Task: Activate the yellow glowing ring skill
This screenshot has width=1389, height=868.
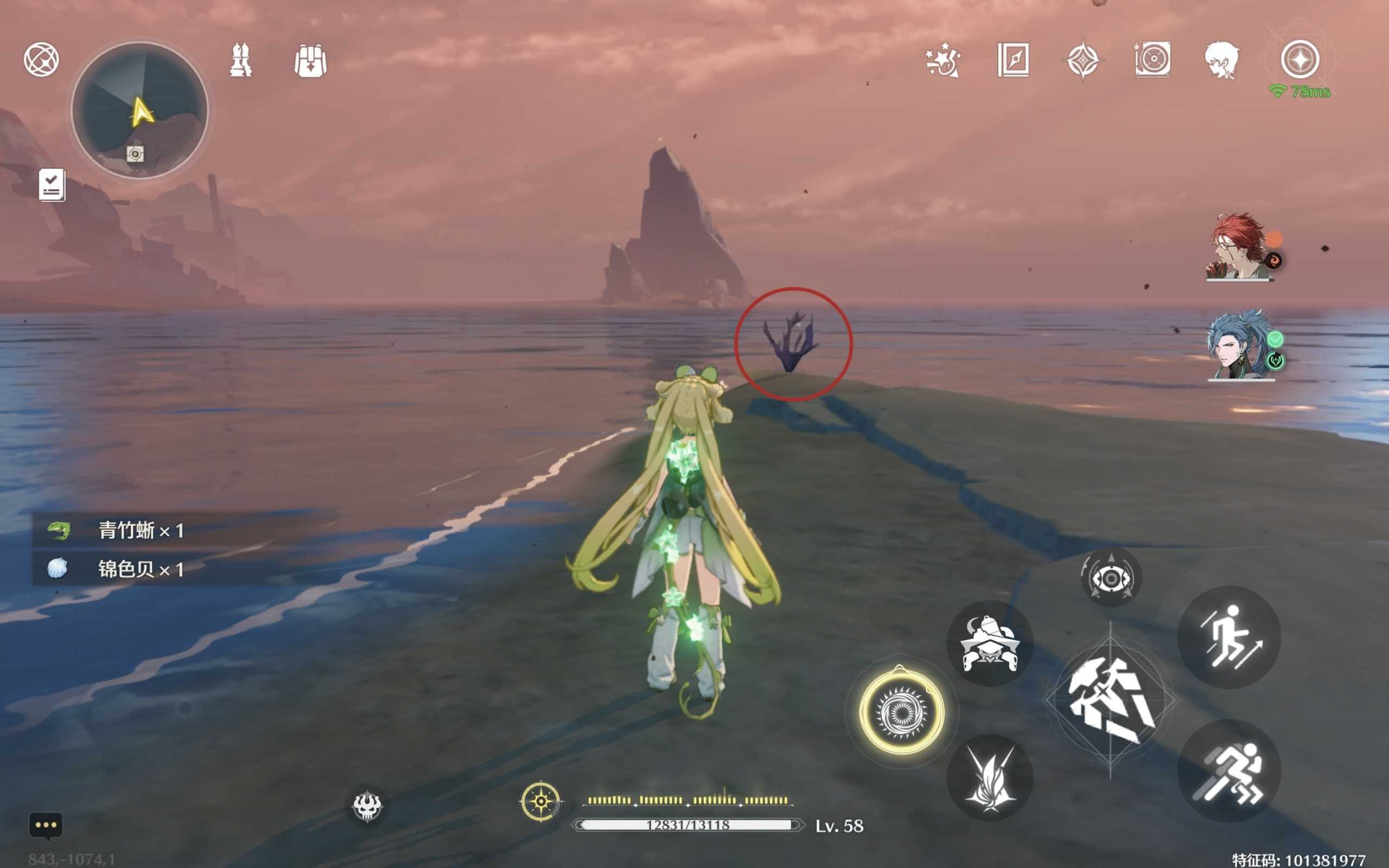Action: [901, 712]
